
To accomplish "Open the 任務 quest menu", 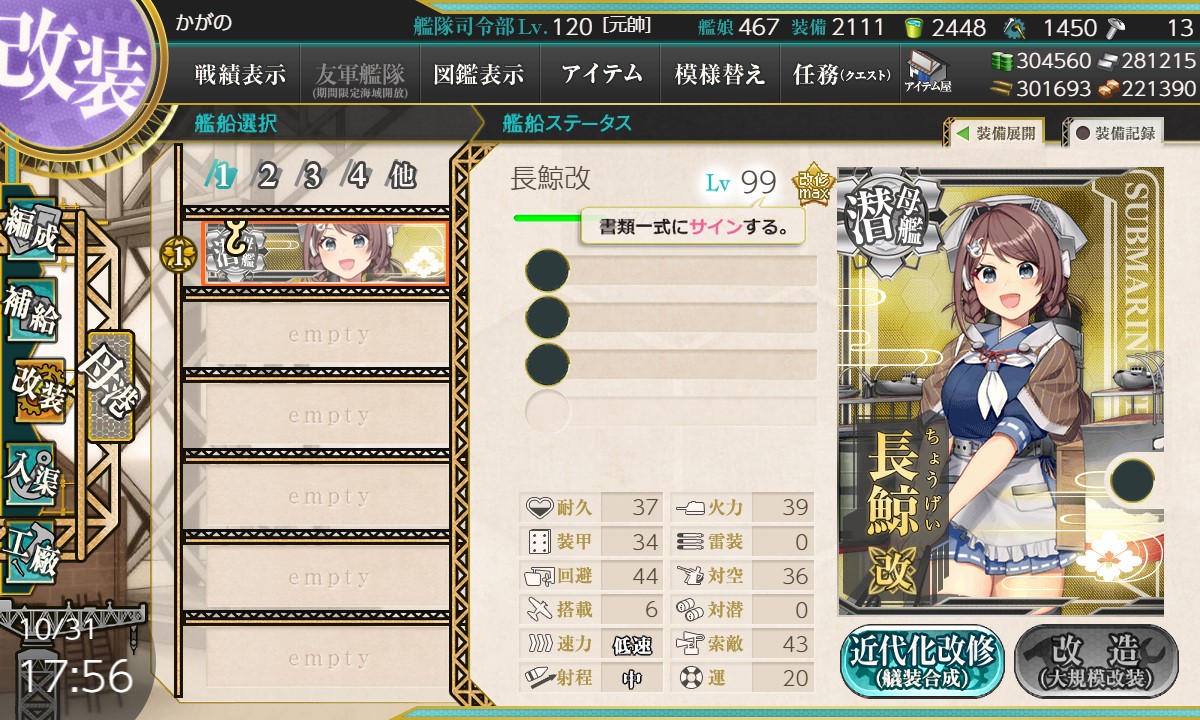I will tap(841, 74).
